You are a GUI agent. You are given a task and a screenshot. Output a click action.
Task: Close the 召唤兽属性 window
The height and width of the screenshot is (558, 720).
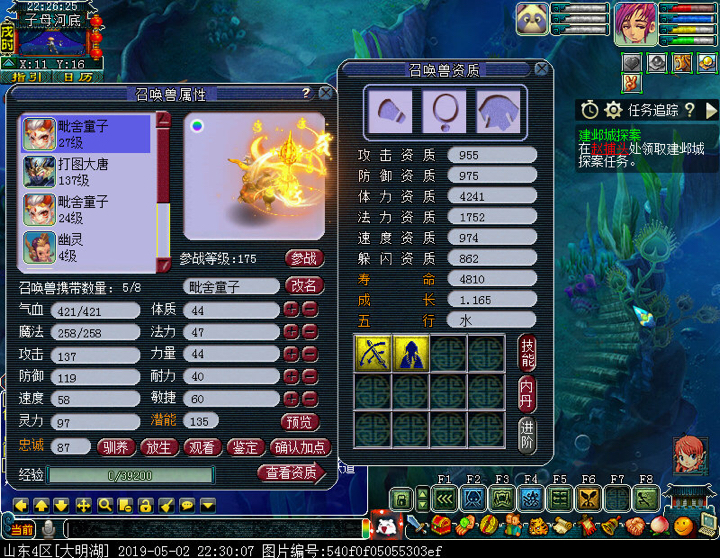coord(325,93)
